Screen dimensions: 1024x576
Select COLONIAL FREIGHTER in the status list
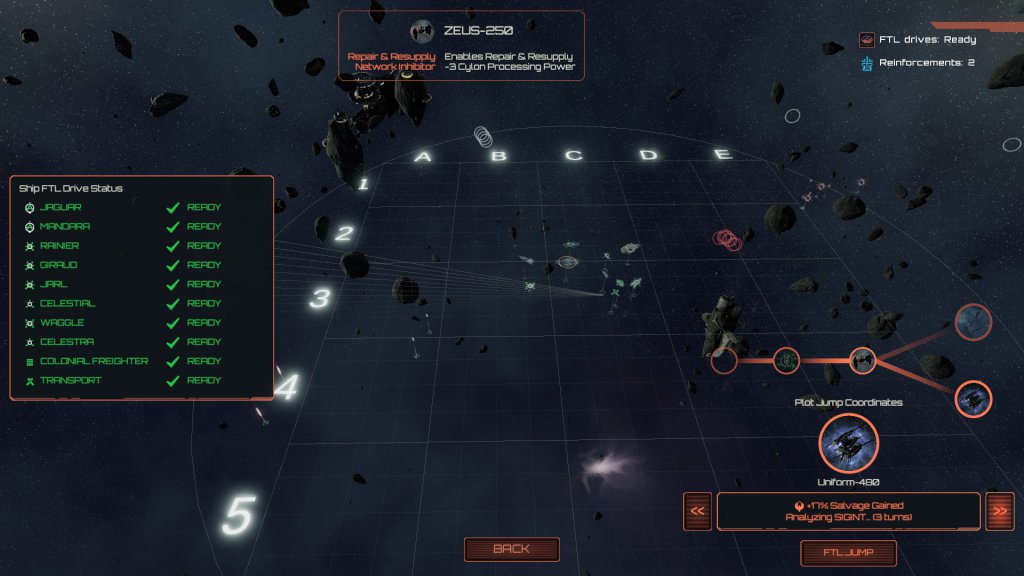point(93,361)
